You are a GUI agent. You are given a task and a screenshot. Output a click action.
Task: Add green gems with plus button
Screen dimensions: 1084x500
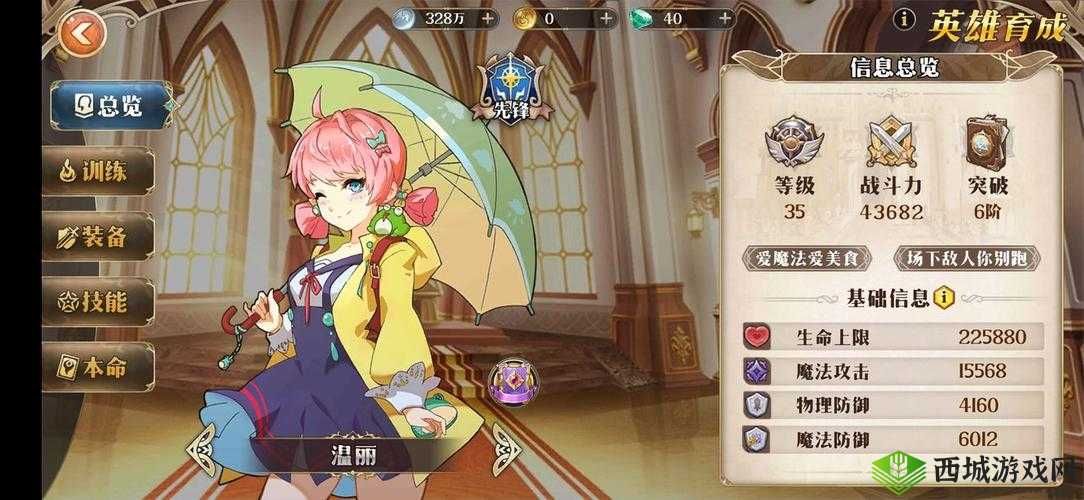[726, 18]
